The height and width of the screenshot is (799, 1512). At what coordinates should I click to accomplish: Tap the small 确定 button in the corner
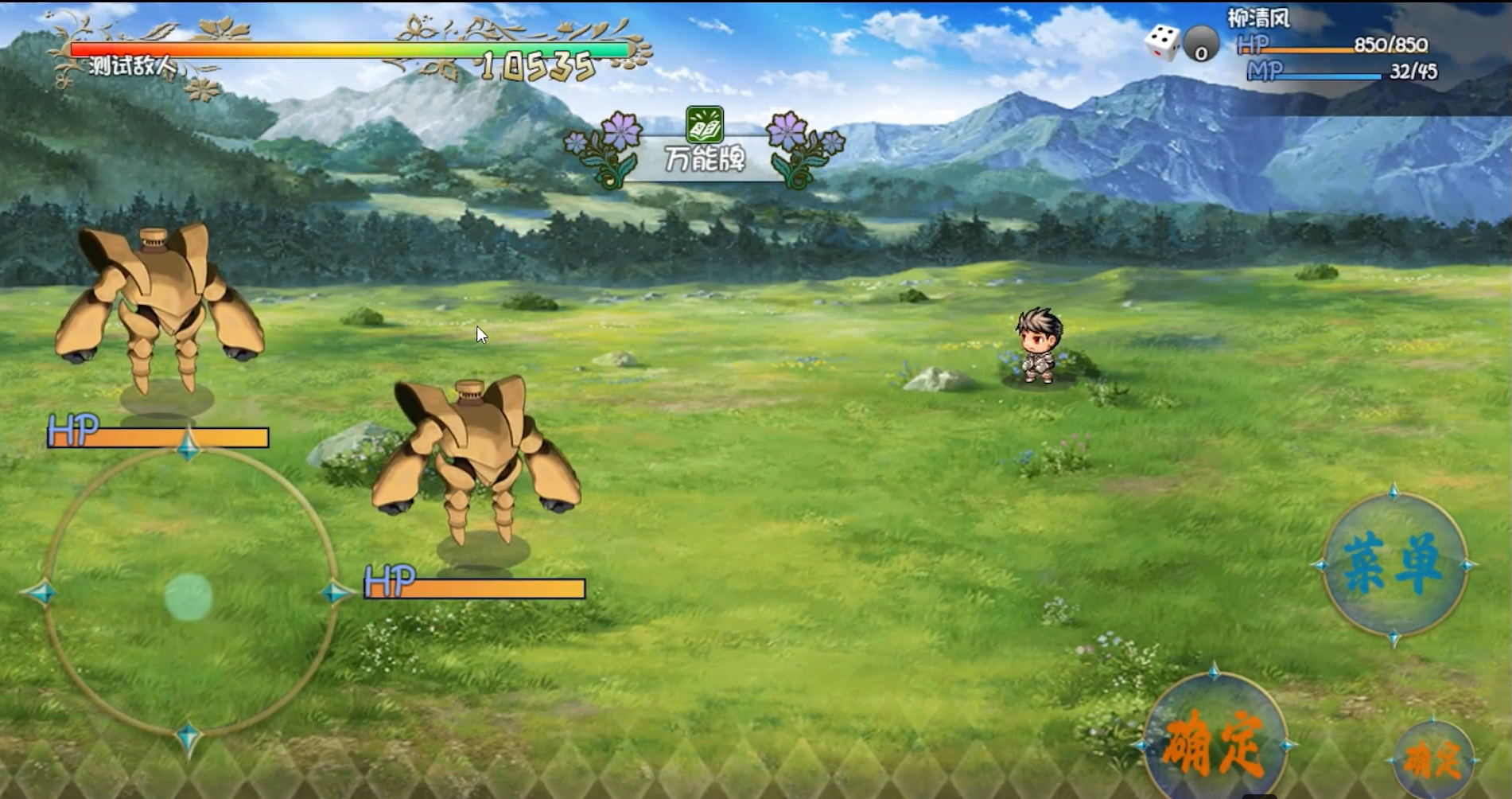(x=1432, y=759)
